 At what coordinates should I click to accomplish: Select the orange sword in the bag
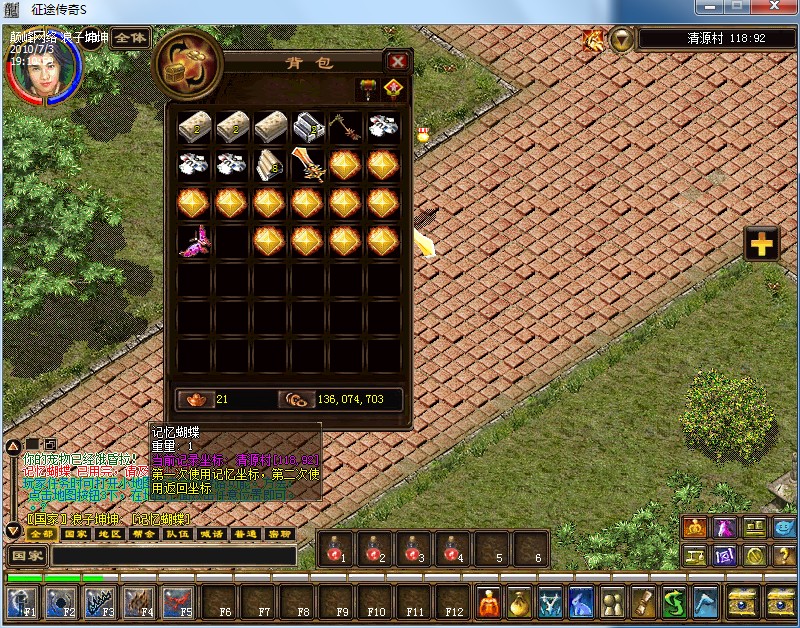[308, 164]
